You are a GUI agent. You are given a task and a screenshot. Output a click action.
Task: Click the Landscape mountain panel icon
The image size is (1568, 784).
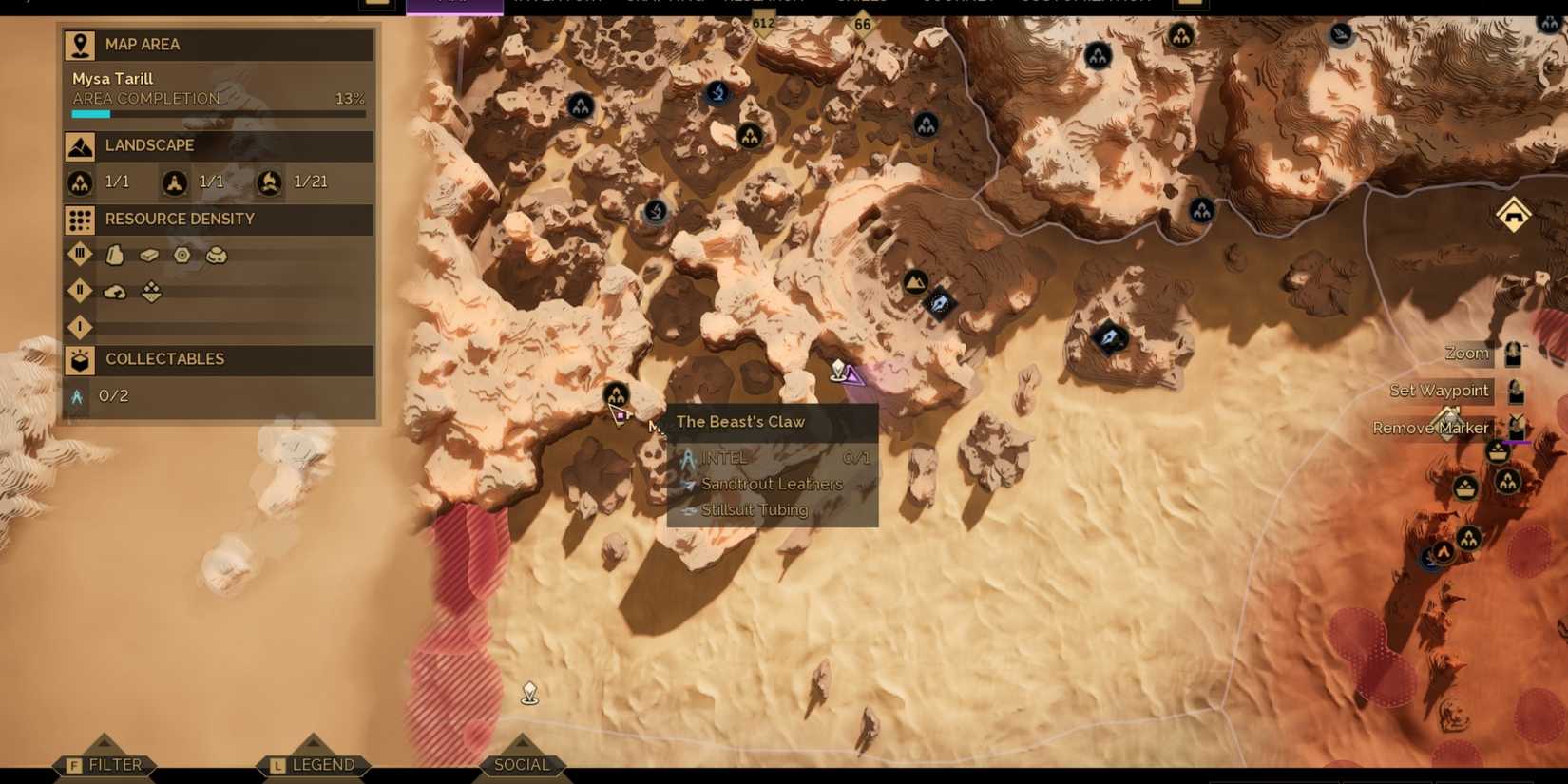click(x=80, y=145)
